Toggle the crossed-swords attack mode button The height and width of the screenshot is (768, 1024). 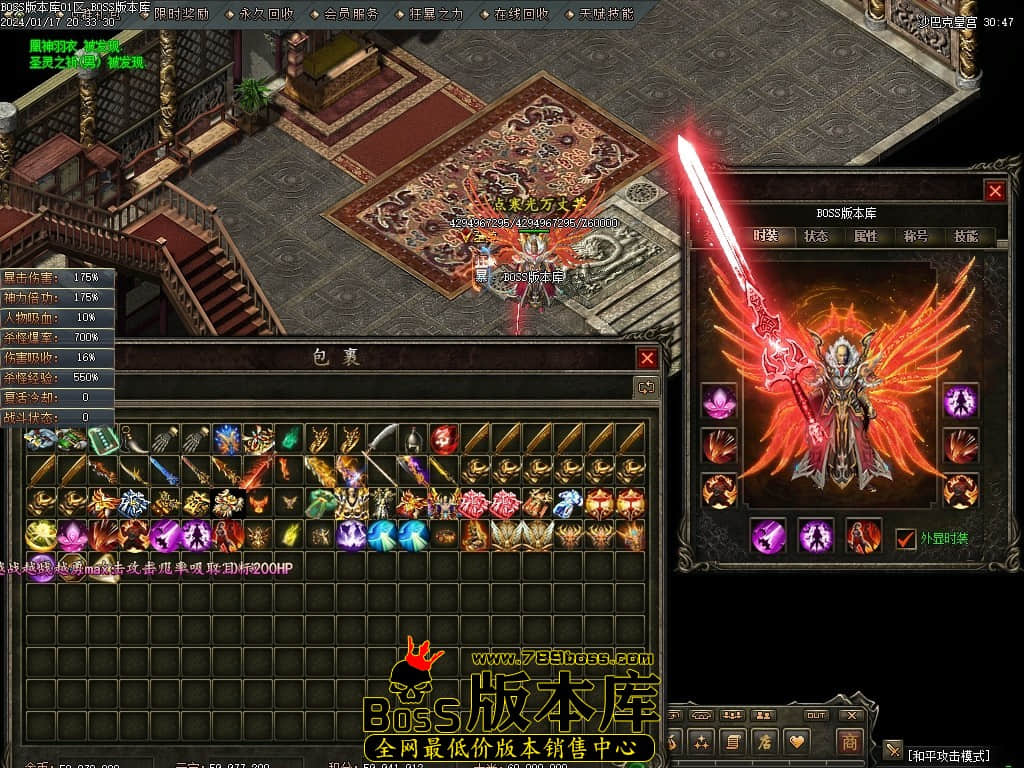click(x=893, y=750)
